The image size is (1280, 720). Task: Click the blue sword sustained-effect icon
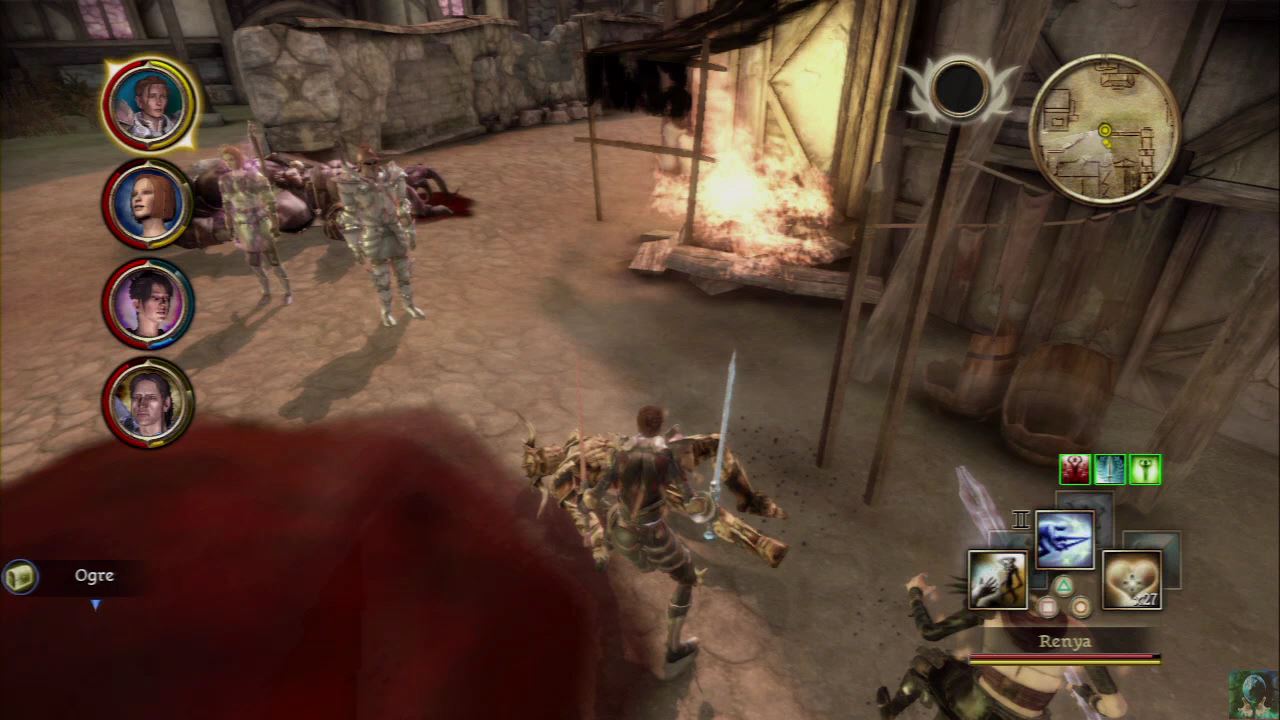click(1110, 469)
